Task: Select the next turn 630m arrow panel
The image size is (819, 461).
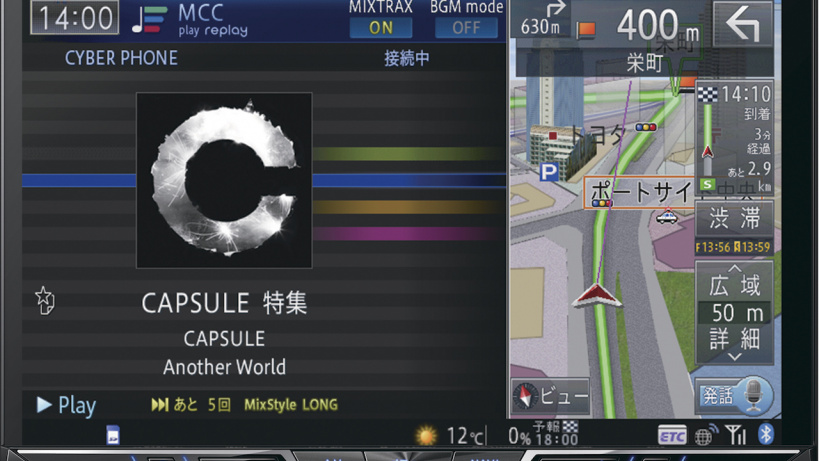Action: pos(542,20)
